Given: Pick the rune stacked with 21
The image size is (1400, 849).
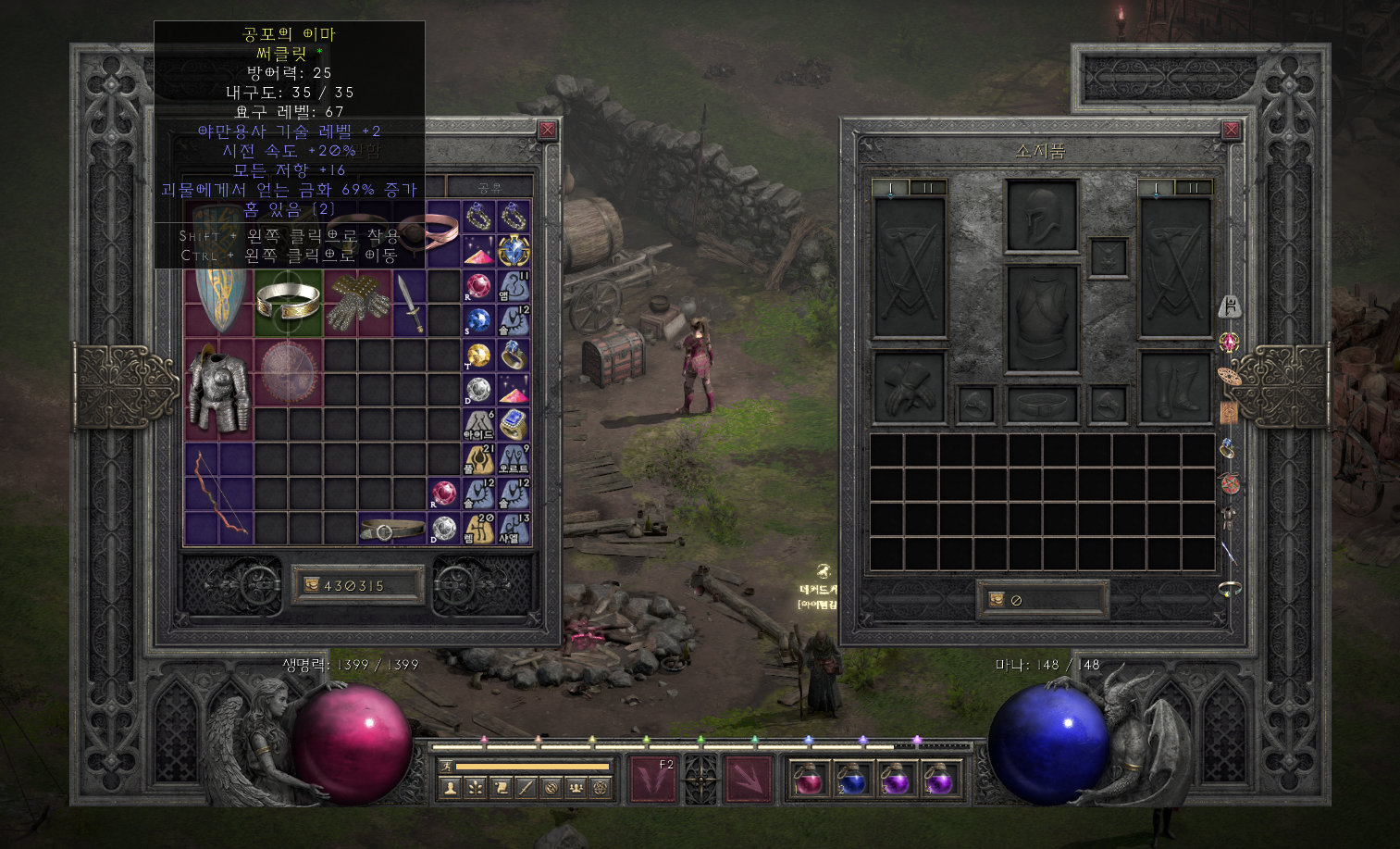Looking at the screenshot, I should (478, 459).
